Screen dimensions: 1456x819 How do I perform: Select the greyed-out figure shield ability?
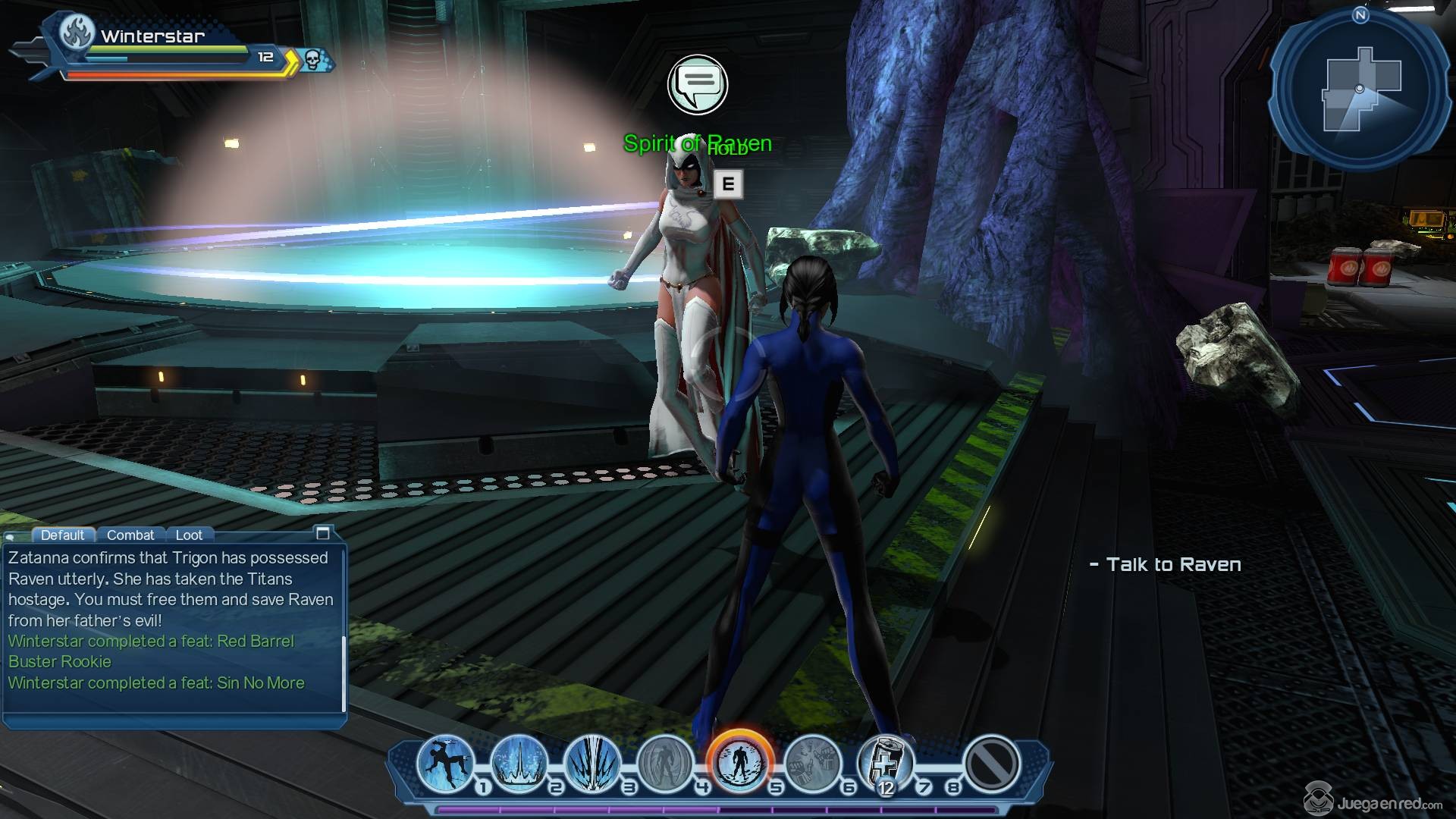[666, 764]
